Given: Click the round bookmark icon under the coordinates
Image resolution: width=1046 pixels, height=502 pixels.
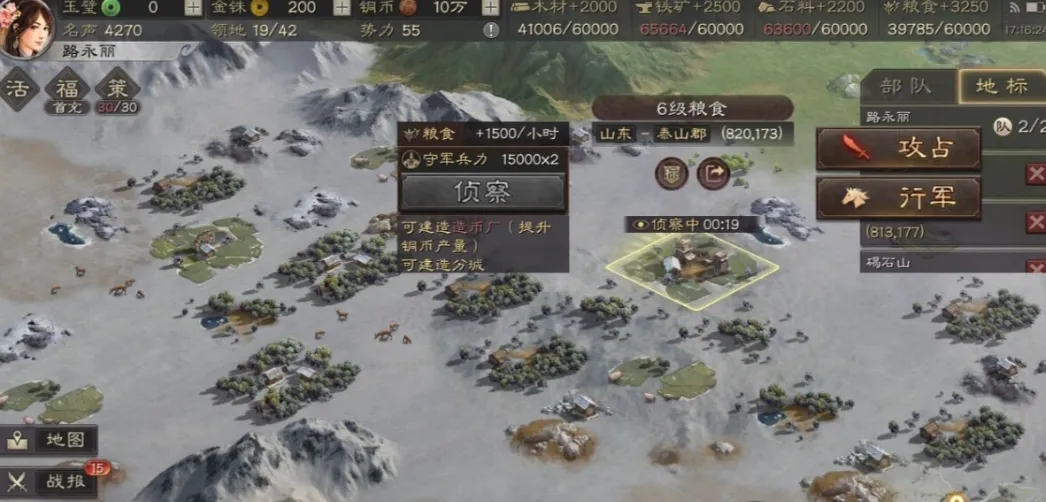Looking at the screenshot, I should click(672, 173).
